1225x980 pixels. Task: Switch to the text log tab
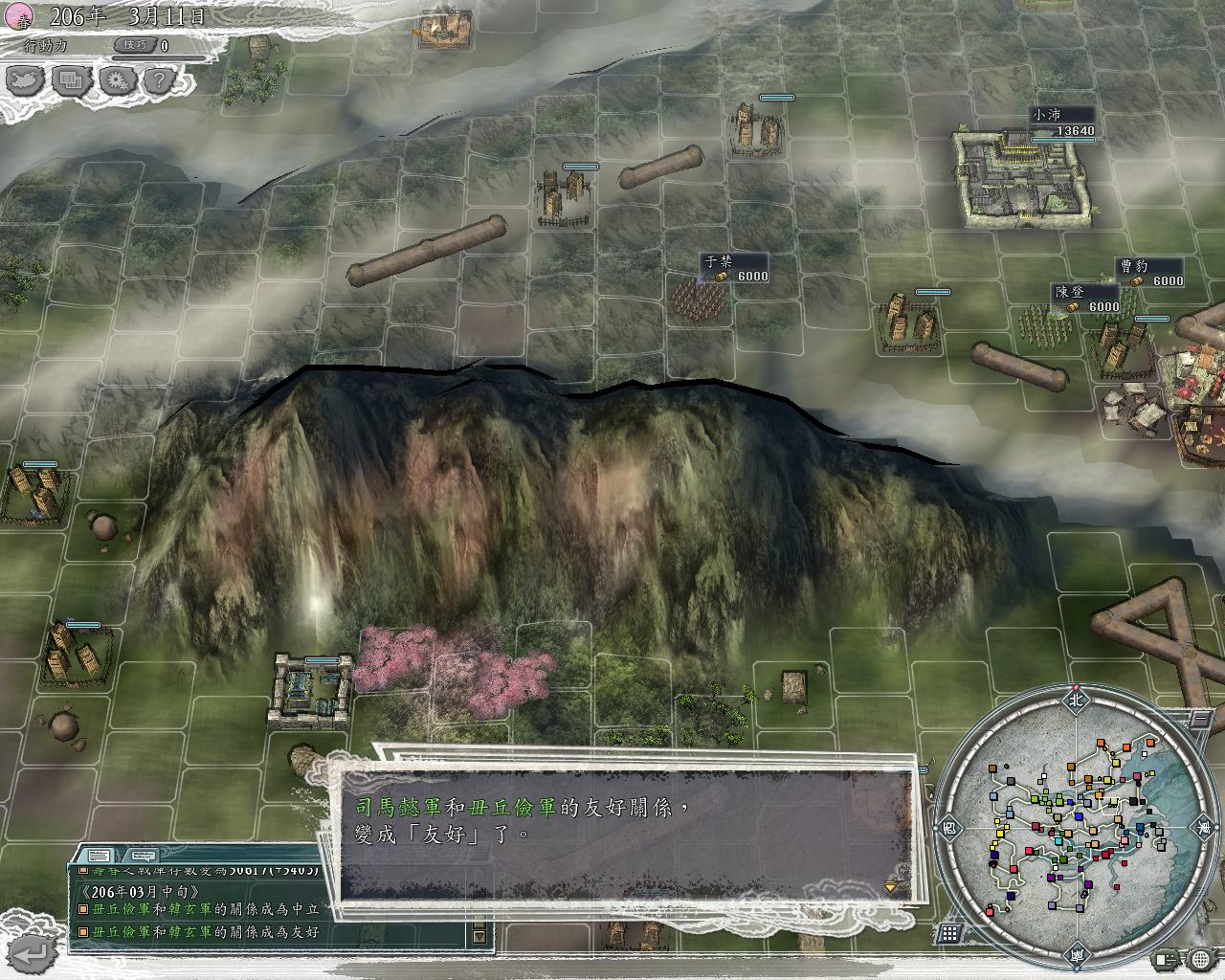(99, 855)
